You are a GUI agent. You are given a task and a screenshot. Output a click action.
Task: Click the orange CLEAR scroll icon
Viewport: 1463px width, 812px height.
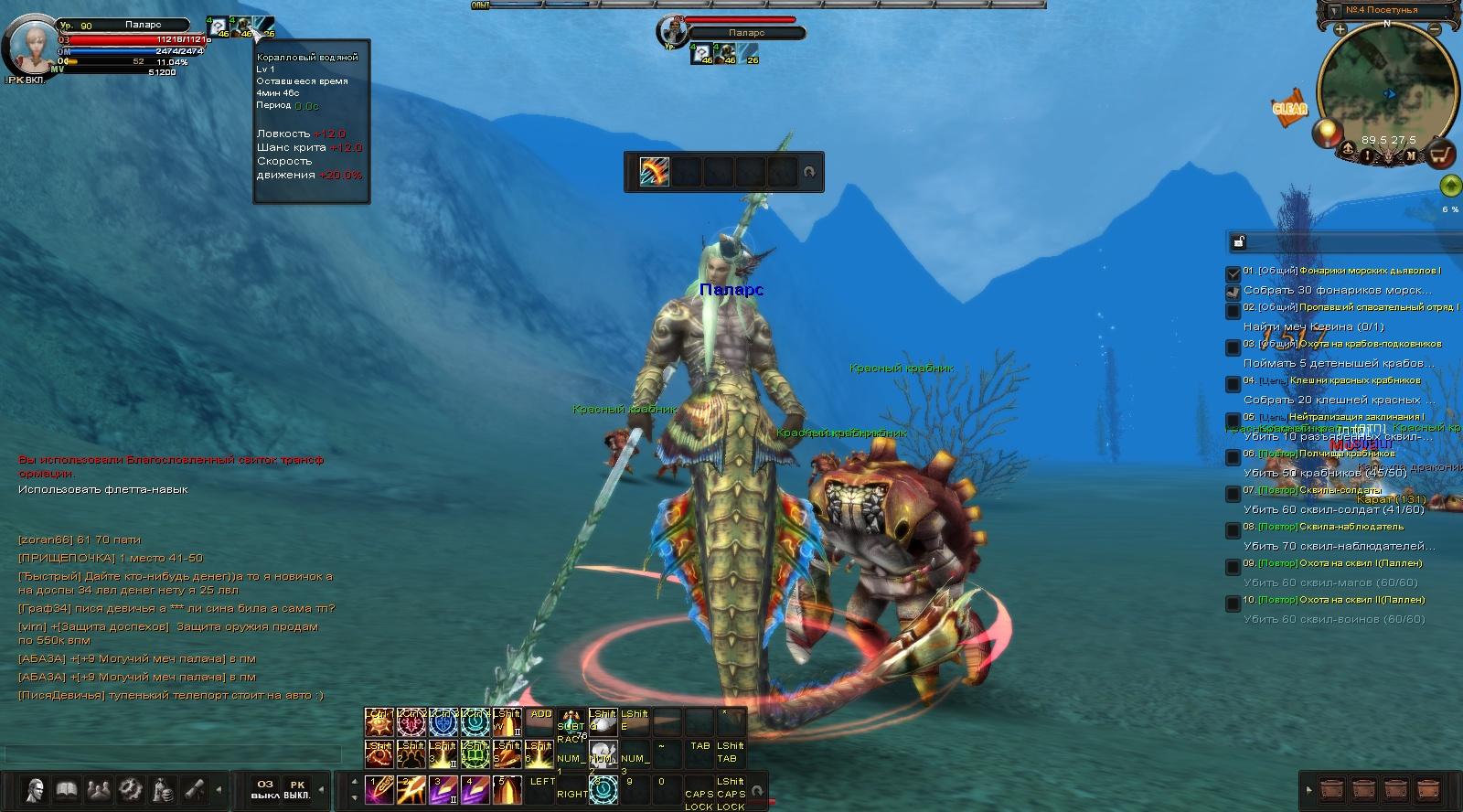(1290, 108)
